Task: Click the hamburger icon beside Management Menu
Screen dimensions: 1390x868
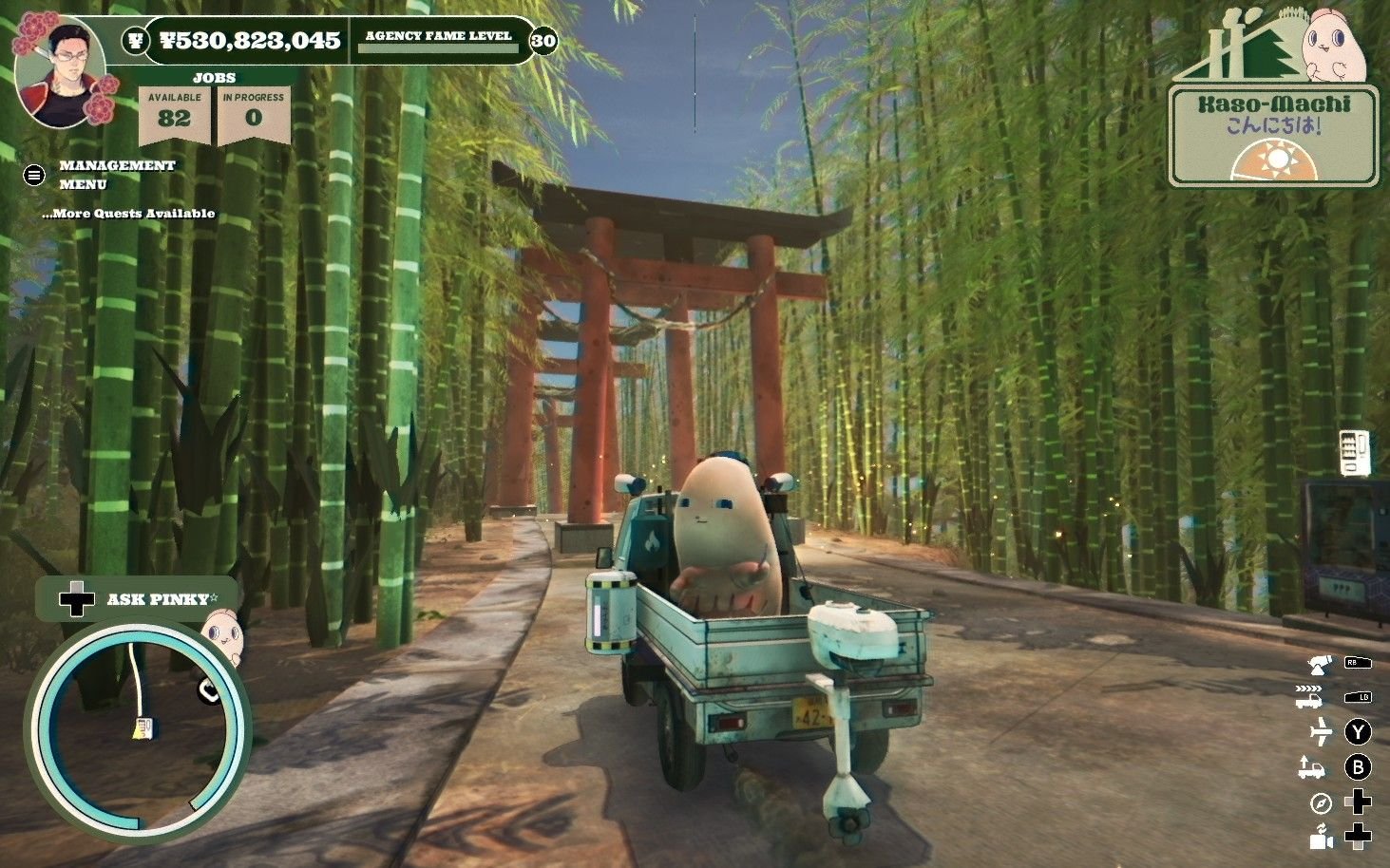Action: 32,175
